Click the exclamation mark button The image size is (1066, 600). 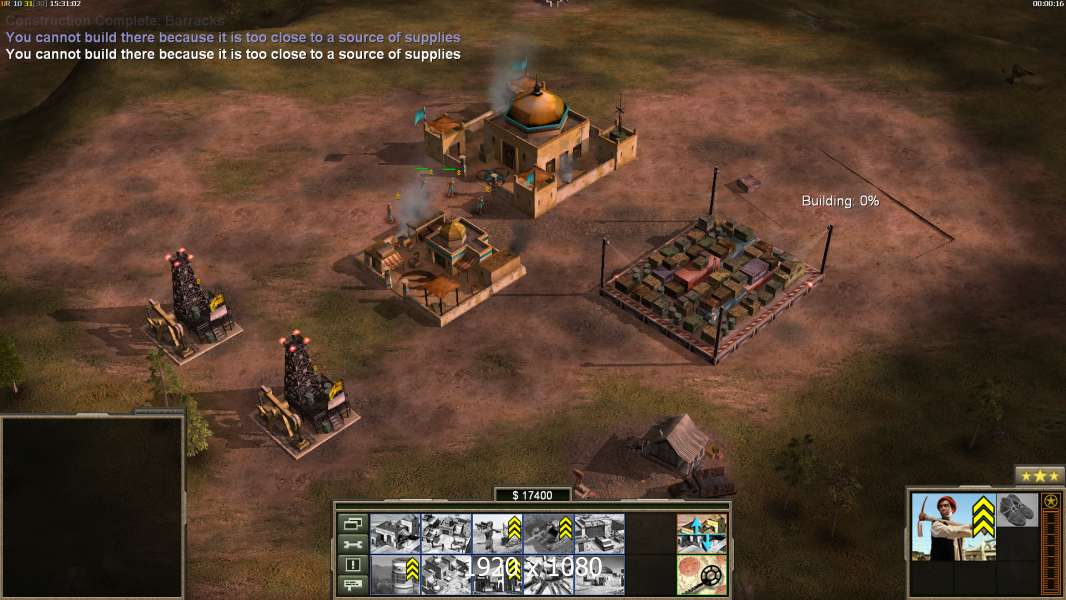[x=353, y=565]
